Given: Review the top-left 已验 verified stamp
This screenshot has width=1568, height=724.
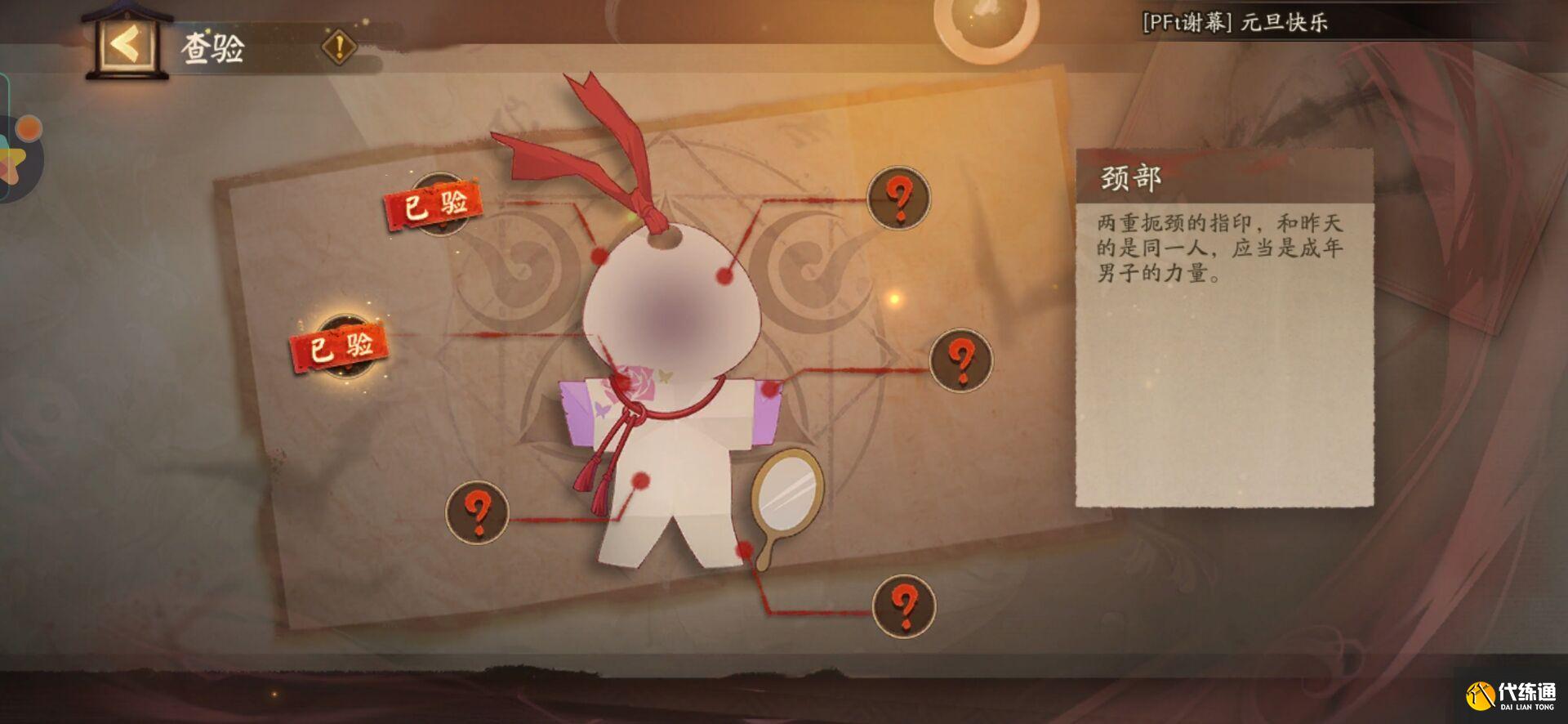Looking at the screenshot, I should 433,203.
